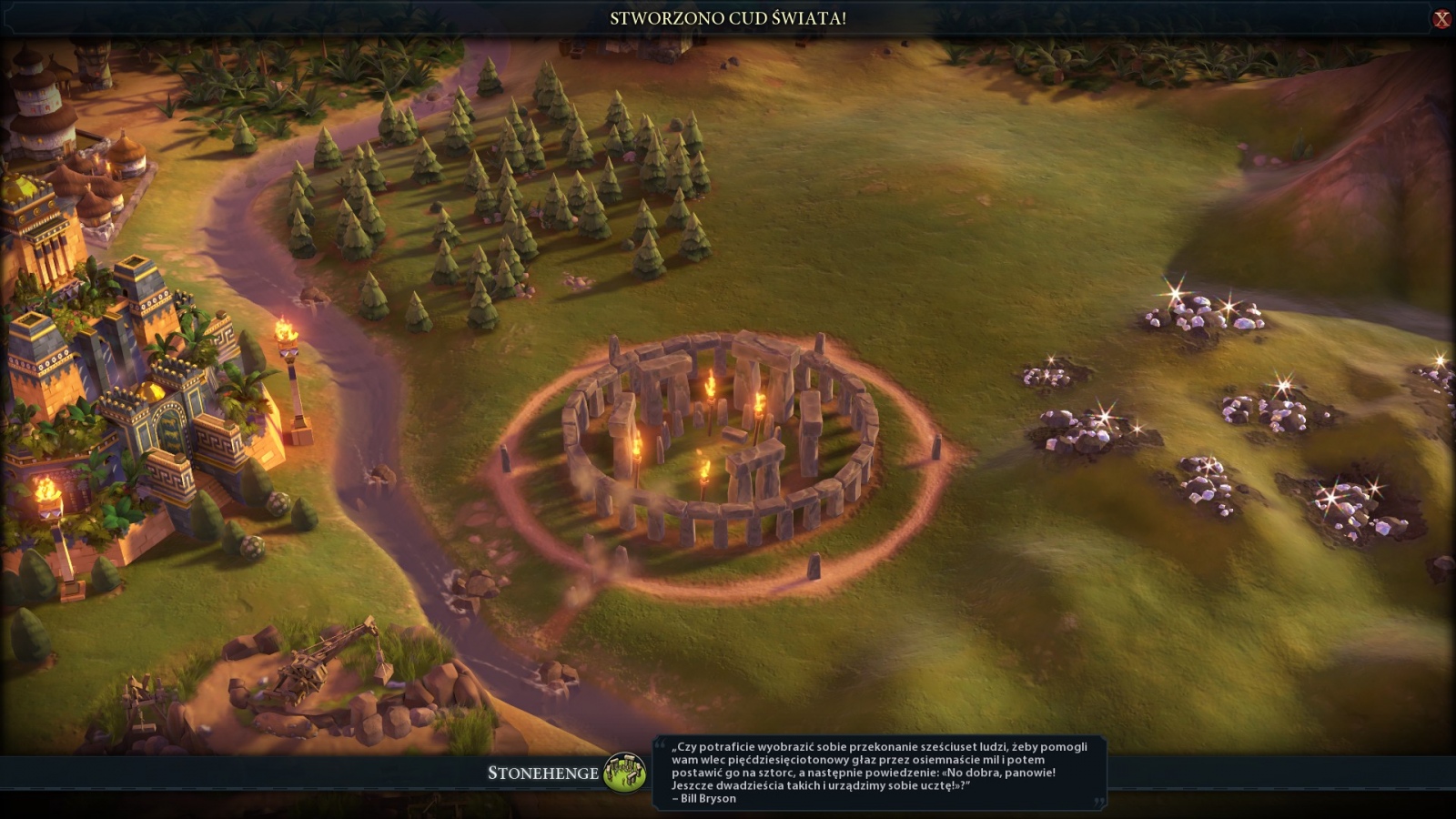Image resolution: width=1456 pixels, height=819 pixels.
Task: Click the Stonehenge wonder icon
Action: tap(624, 773)
